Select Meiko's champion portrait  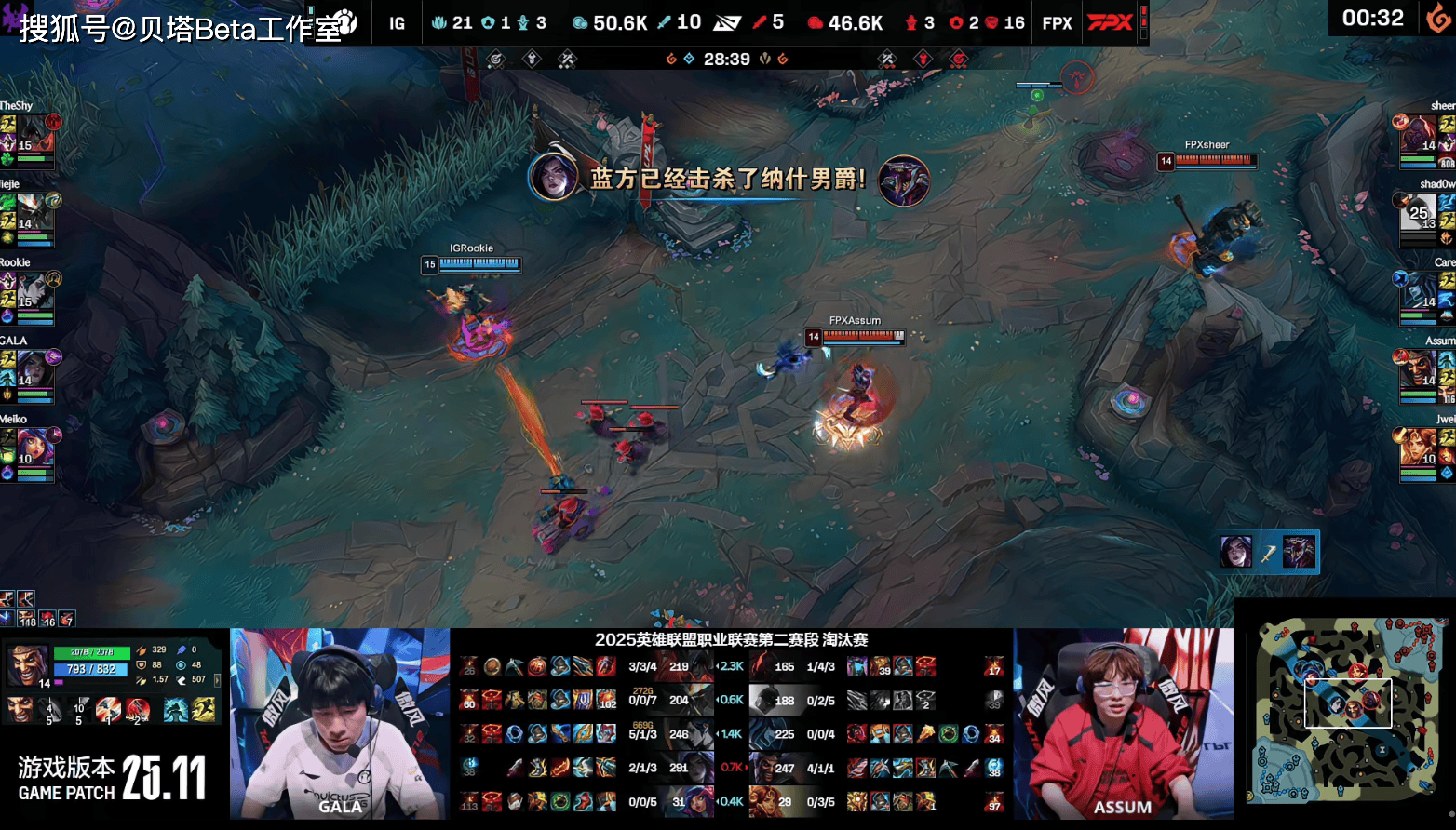[x=34, y=448]
